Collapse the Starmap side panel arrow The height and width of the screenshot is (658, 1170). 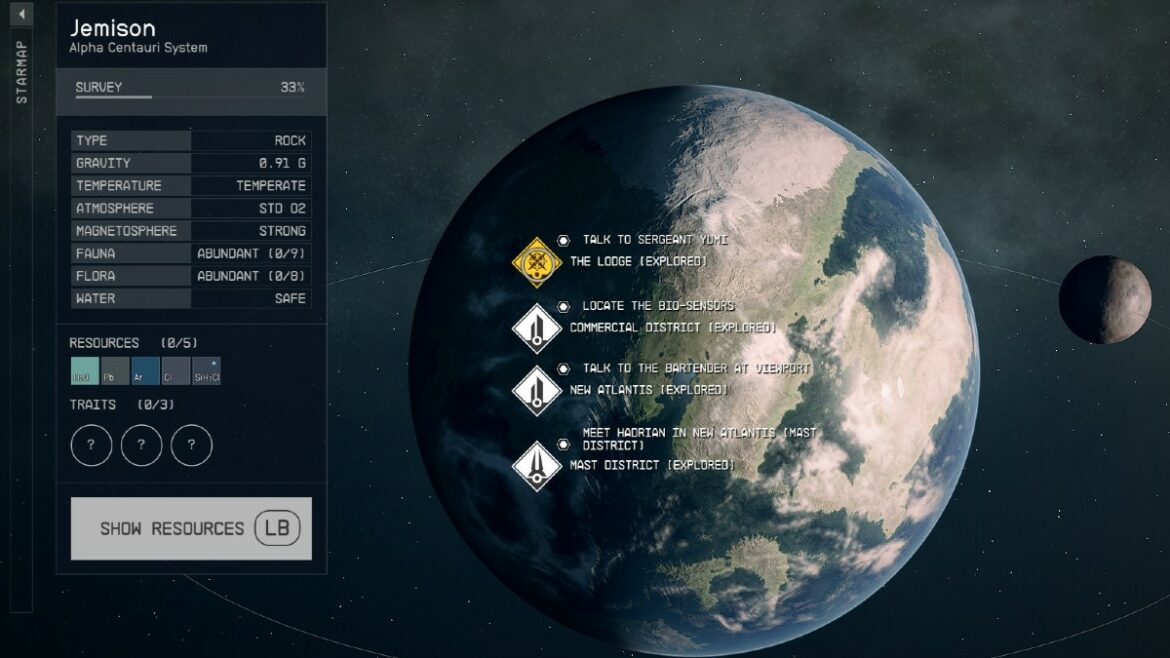pos(22,15)
